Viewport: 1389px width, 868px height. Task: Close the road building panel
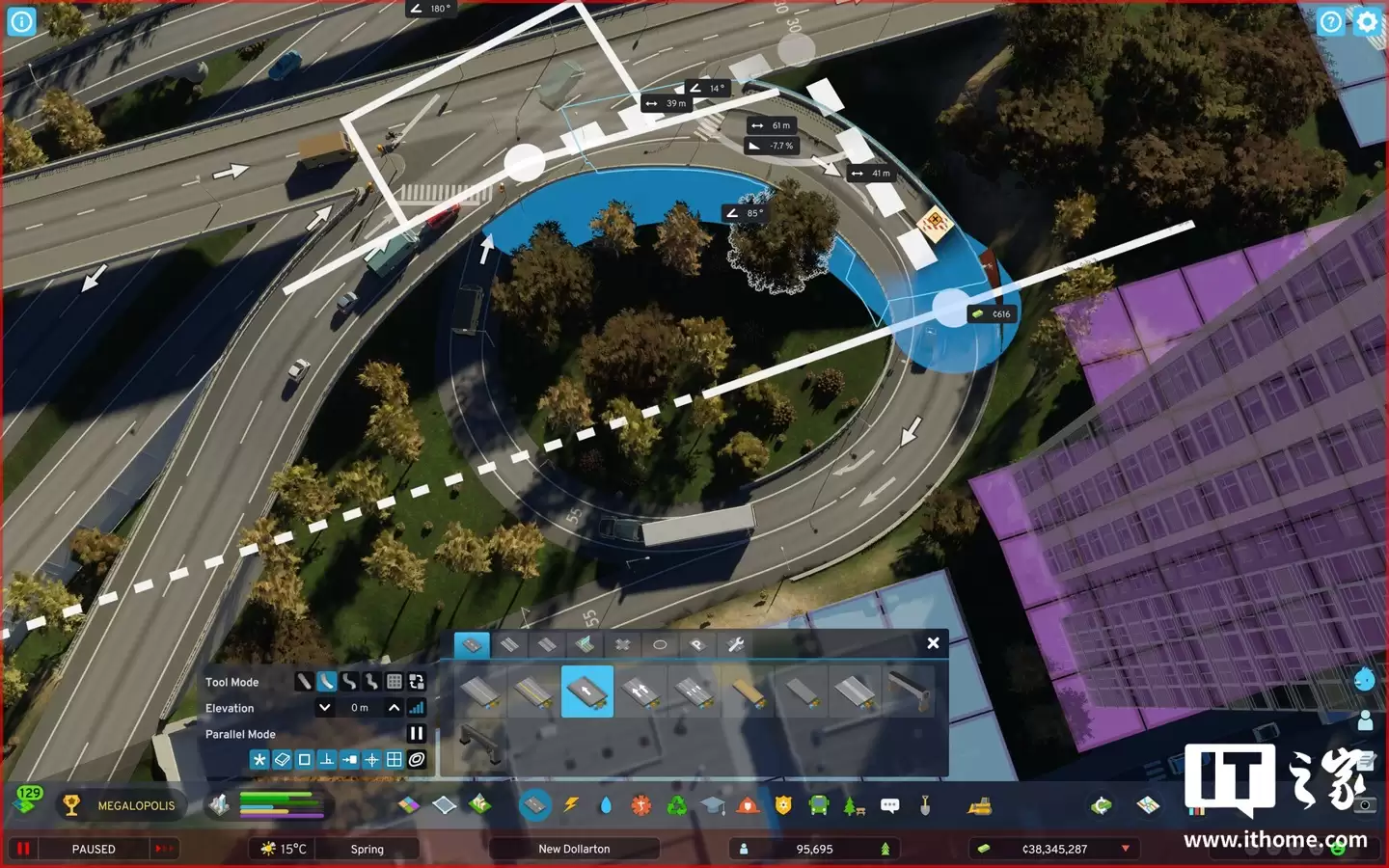[x=933, y=643]
